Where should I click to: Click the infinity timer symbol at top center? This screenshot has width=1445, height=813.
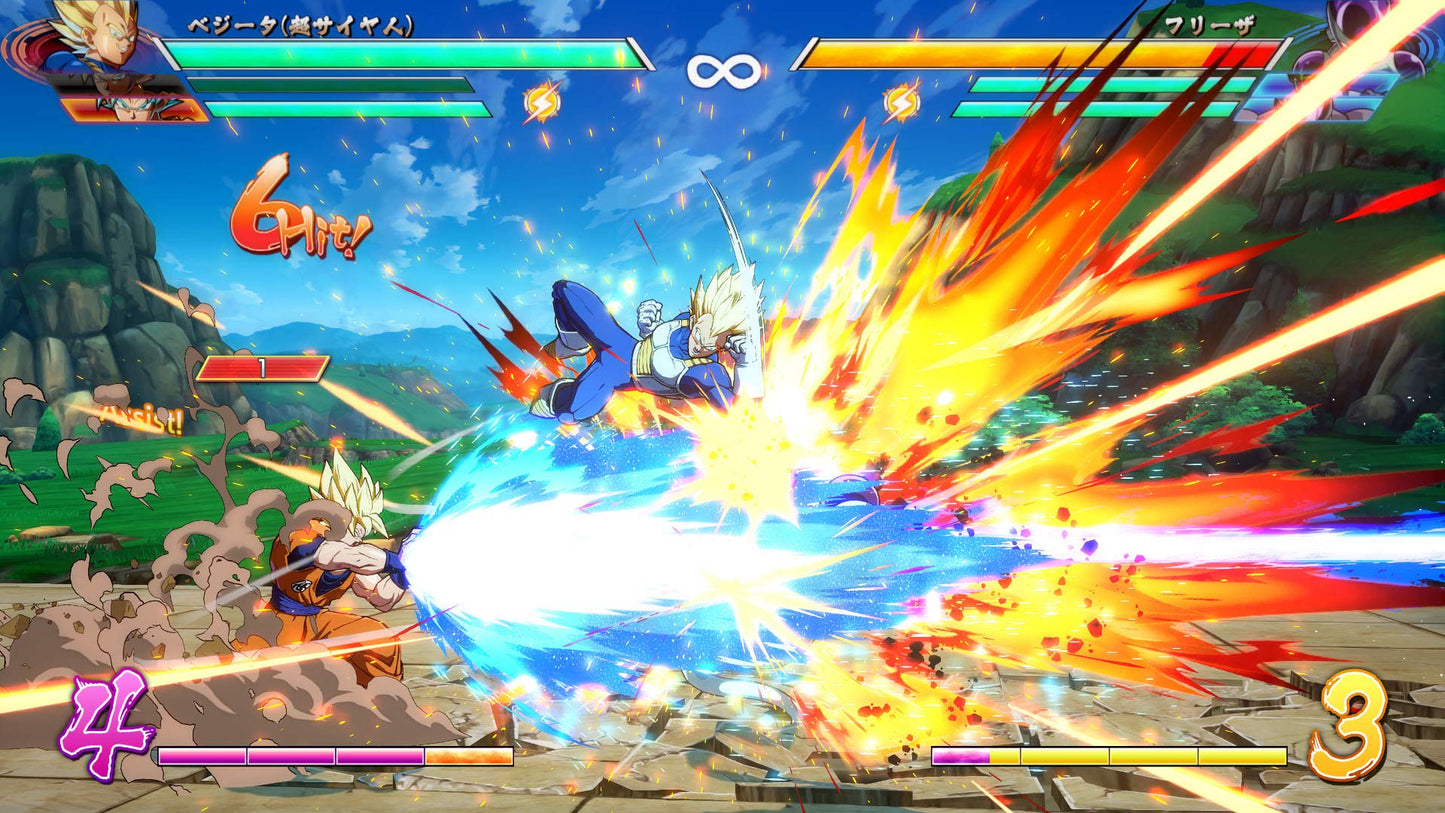722,70
